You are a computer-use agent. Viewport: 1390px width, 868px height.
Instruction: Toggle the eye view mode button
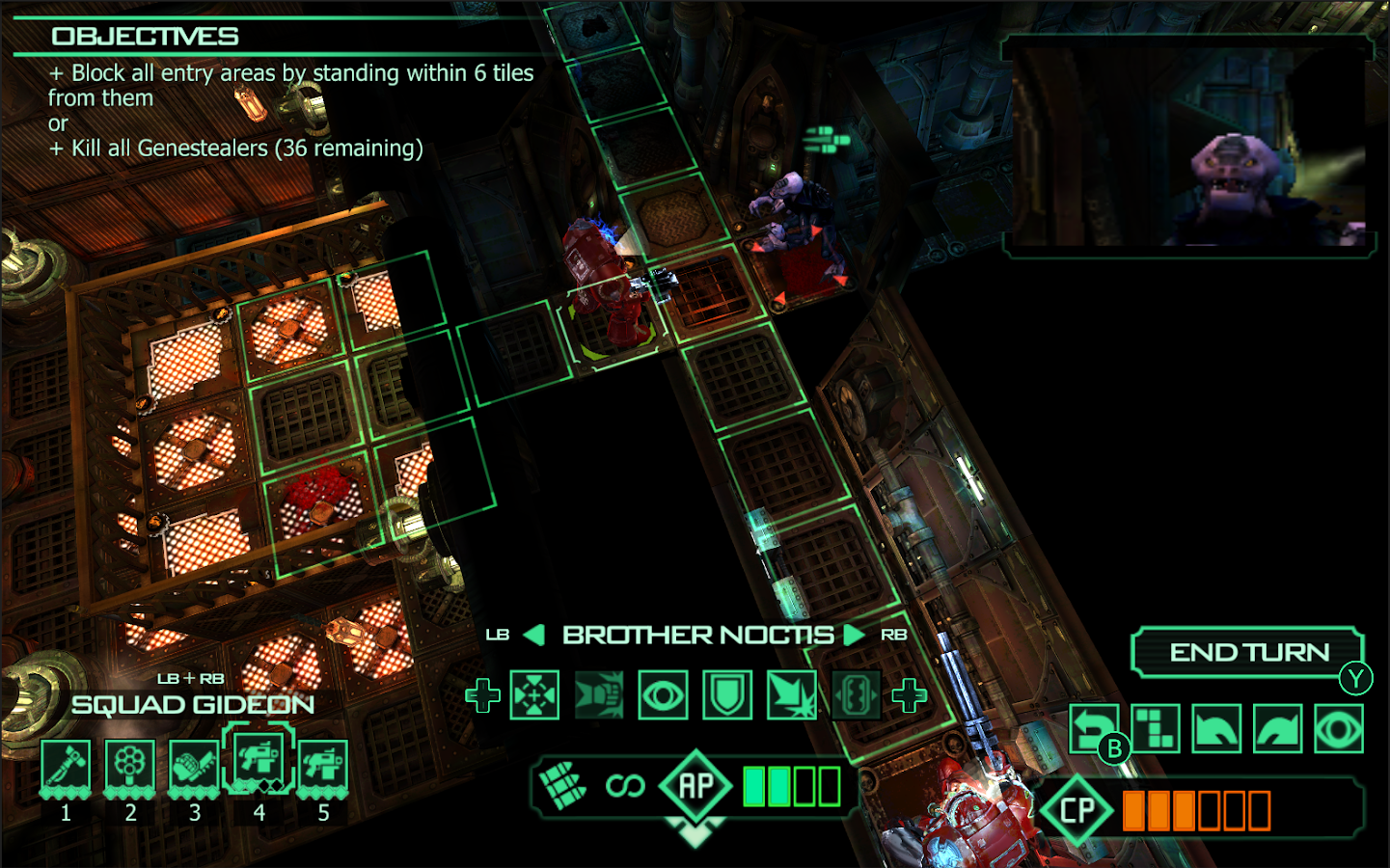tap(1339, 728)
